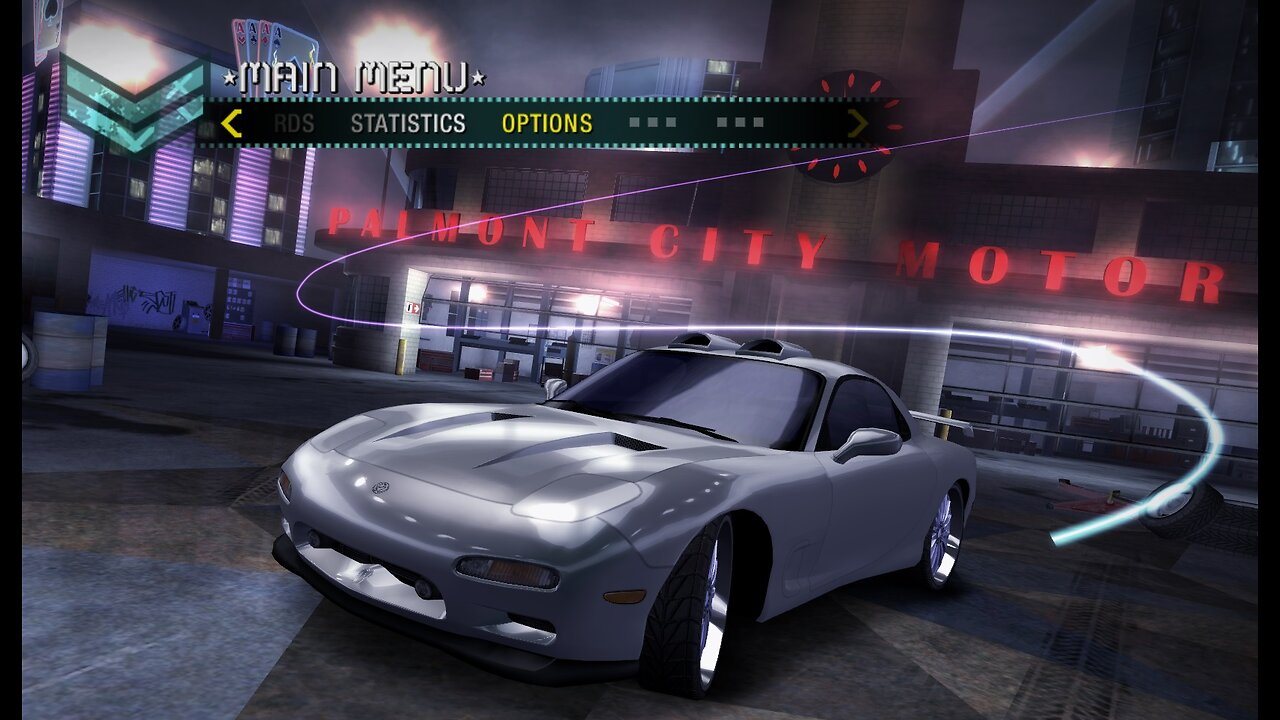This screenshot has height=720, width=1280.
Task: Click the yellow left arrow in menu bar
Action: pos(231,124)
